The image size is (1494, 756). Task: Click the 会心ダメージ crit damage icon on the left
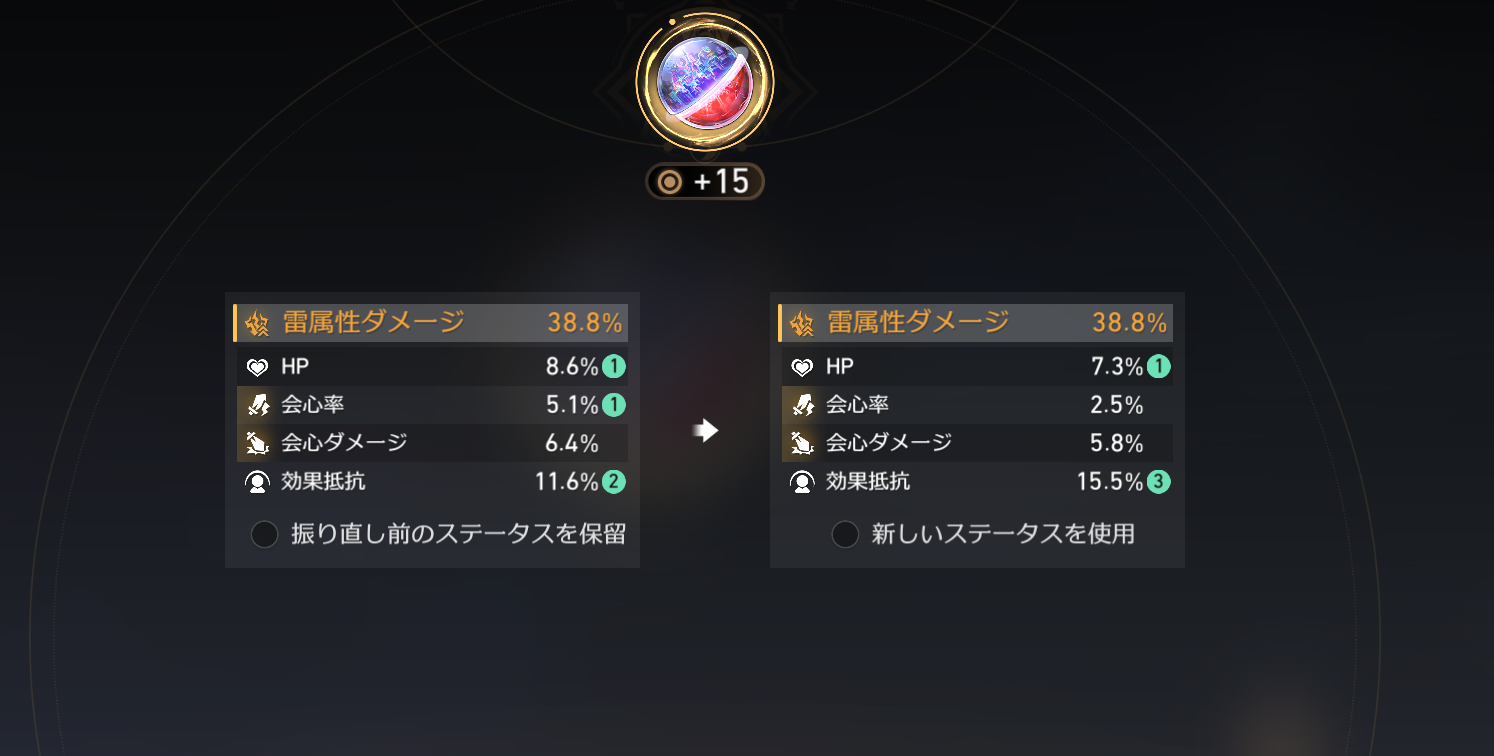pyautogui.click(x=256, y=442)
